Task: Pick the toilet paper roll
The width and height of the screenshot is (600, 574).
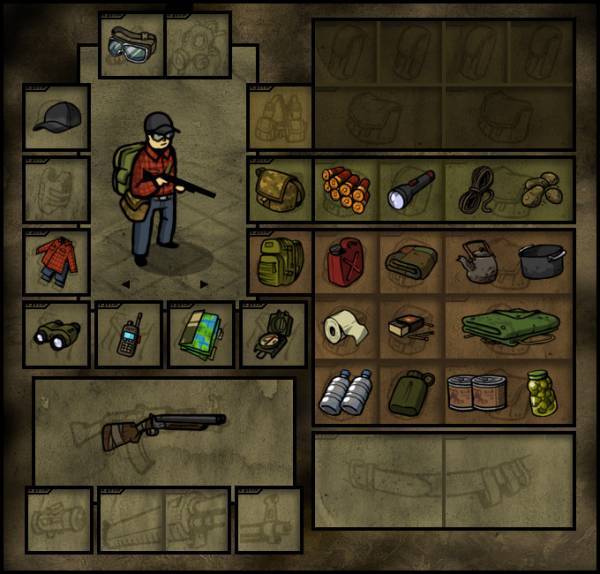Action: point(345,326)
